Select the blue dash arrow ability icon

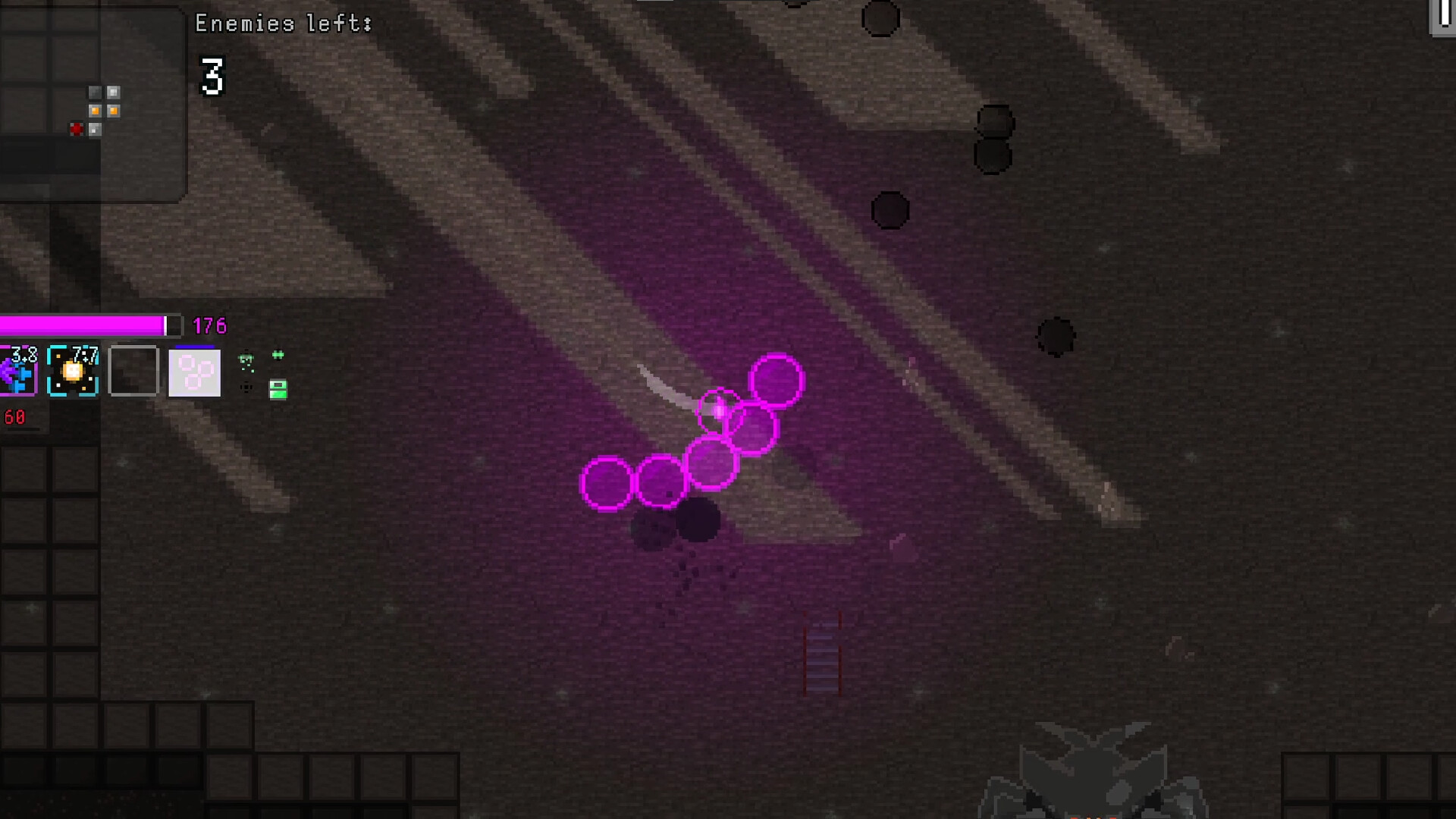[x=17, y=372]
